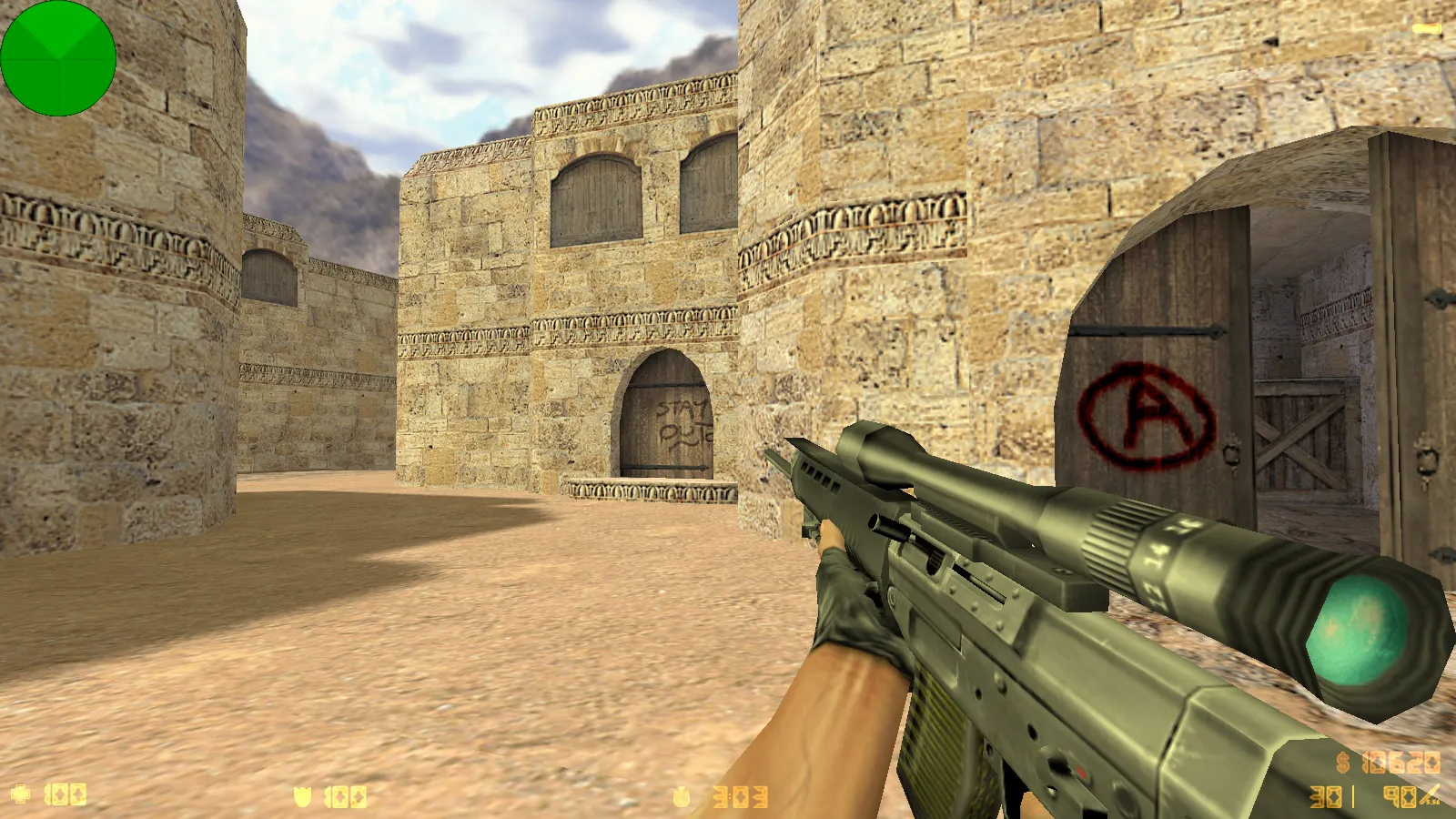The height and width of the screenshot is (819, 1456).
Task: Select the health cross icon
Action: (x=20, y=794)
